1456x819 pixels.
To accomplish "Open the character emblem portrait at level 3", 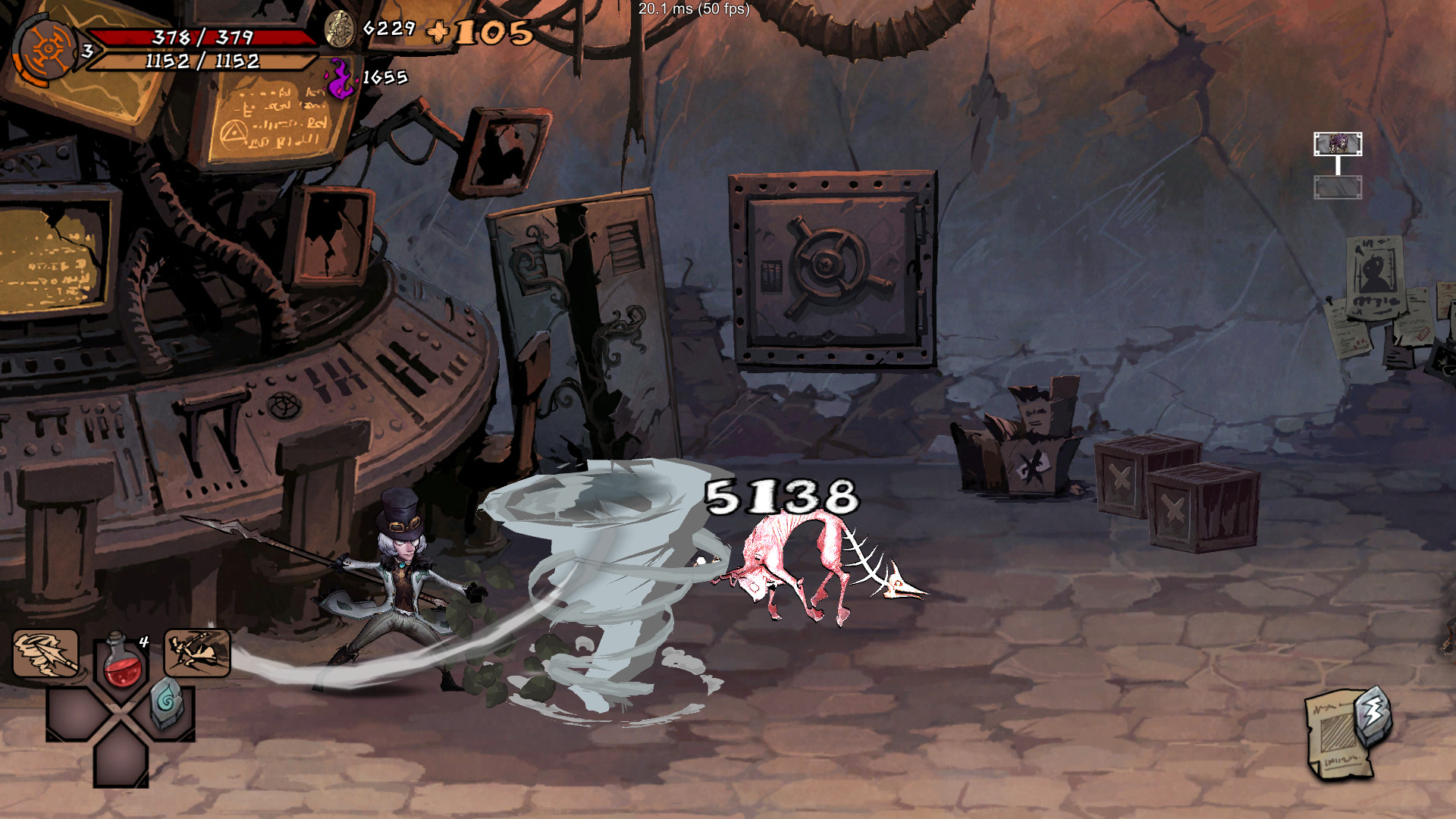I will pos(47,49).
